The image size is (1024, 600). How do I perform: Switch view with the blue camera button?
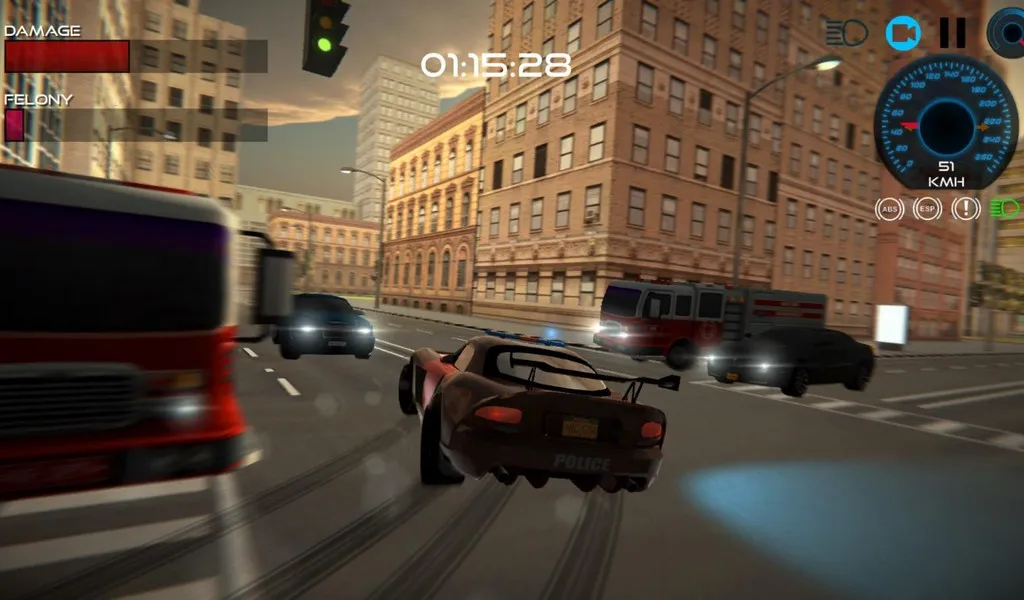(x=903, y=33)
